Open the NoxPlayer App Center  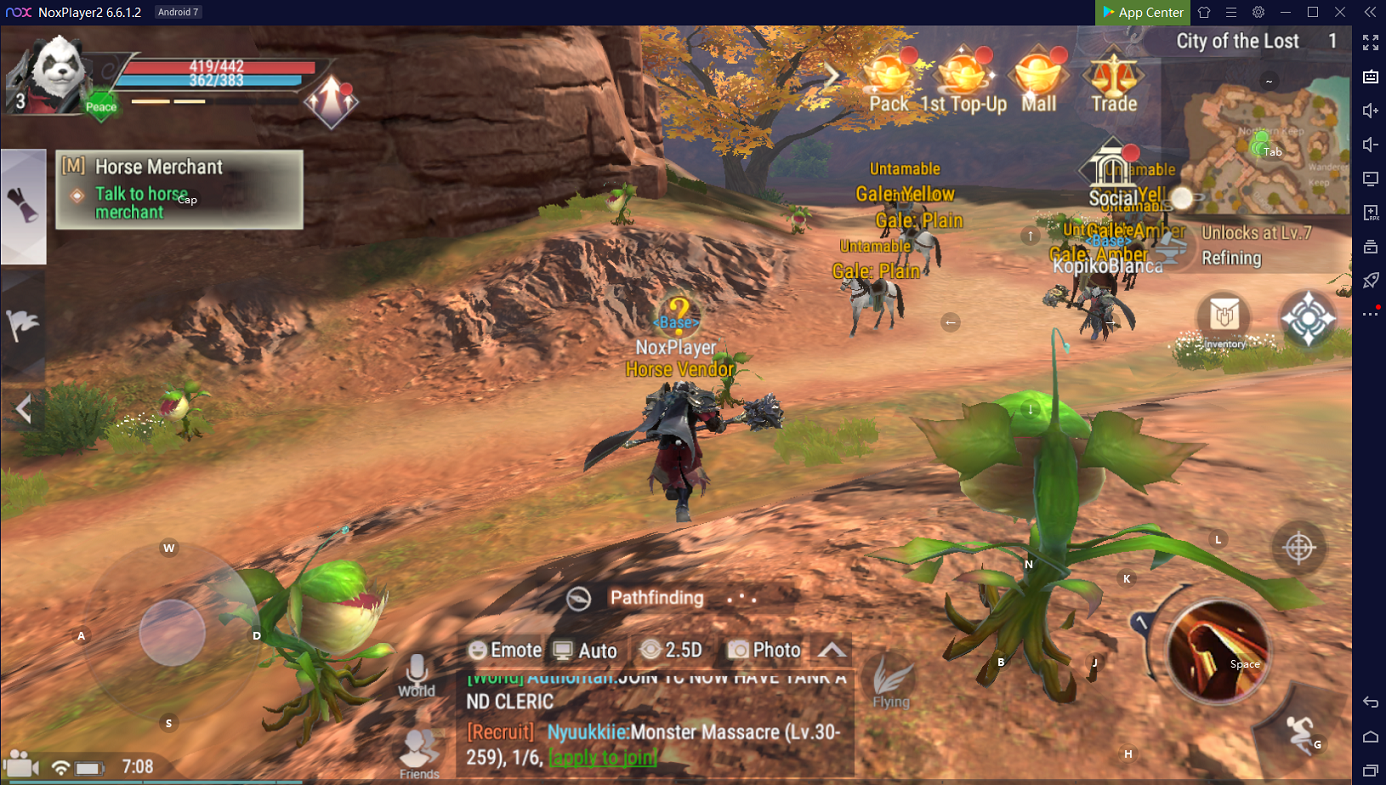click(x=1141, y=12)
